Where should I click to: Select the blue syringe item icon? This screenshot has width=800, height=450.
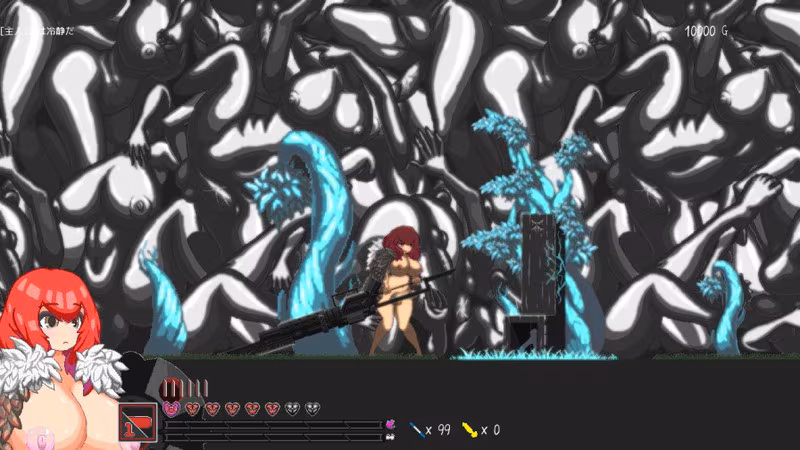pos(416,430)
